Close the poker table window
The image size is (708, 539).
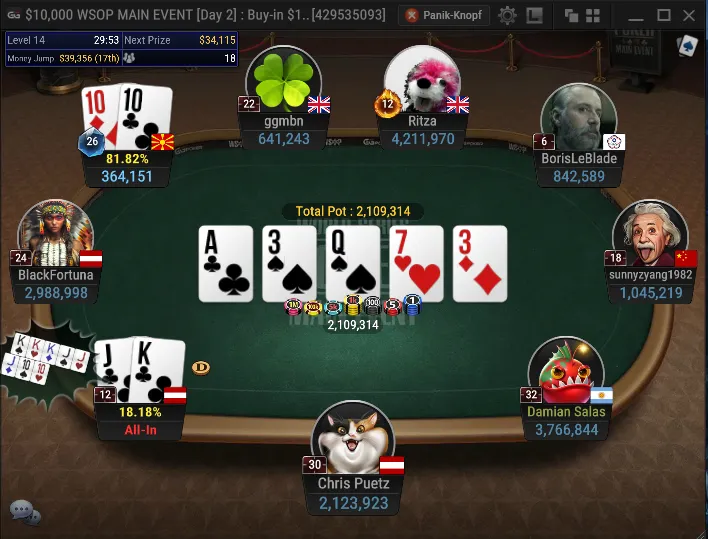coord(690,15)
